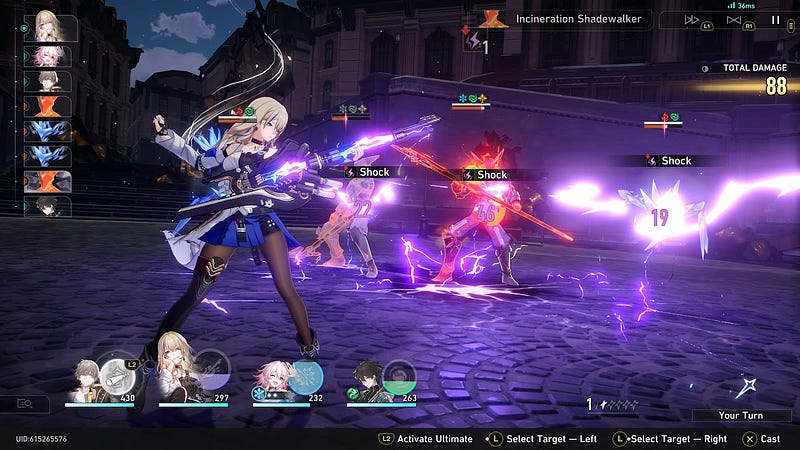Screen dimensions: 800x450
Task: Activate March 7th's ice ultimate icon
Action: (307, 376)
